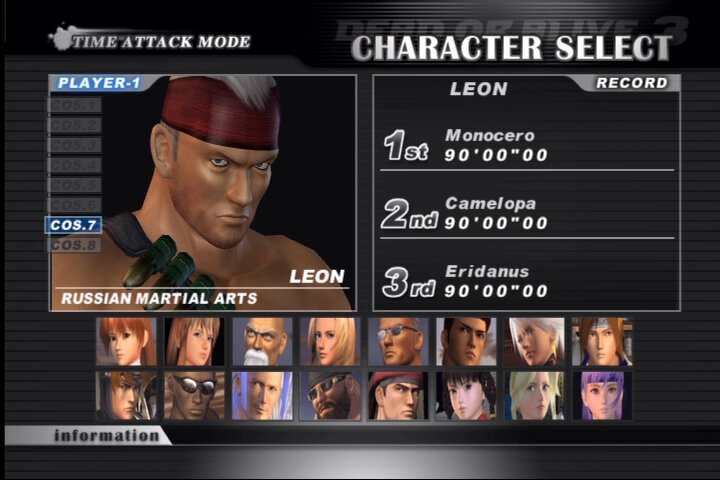This screenshot has height=480, width=720.
Task: Select purple-haired Ayane's portrait
Action: click(602, 395)
